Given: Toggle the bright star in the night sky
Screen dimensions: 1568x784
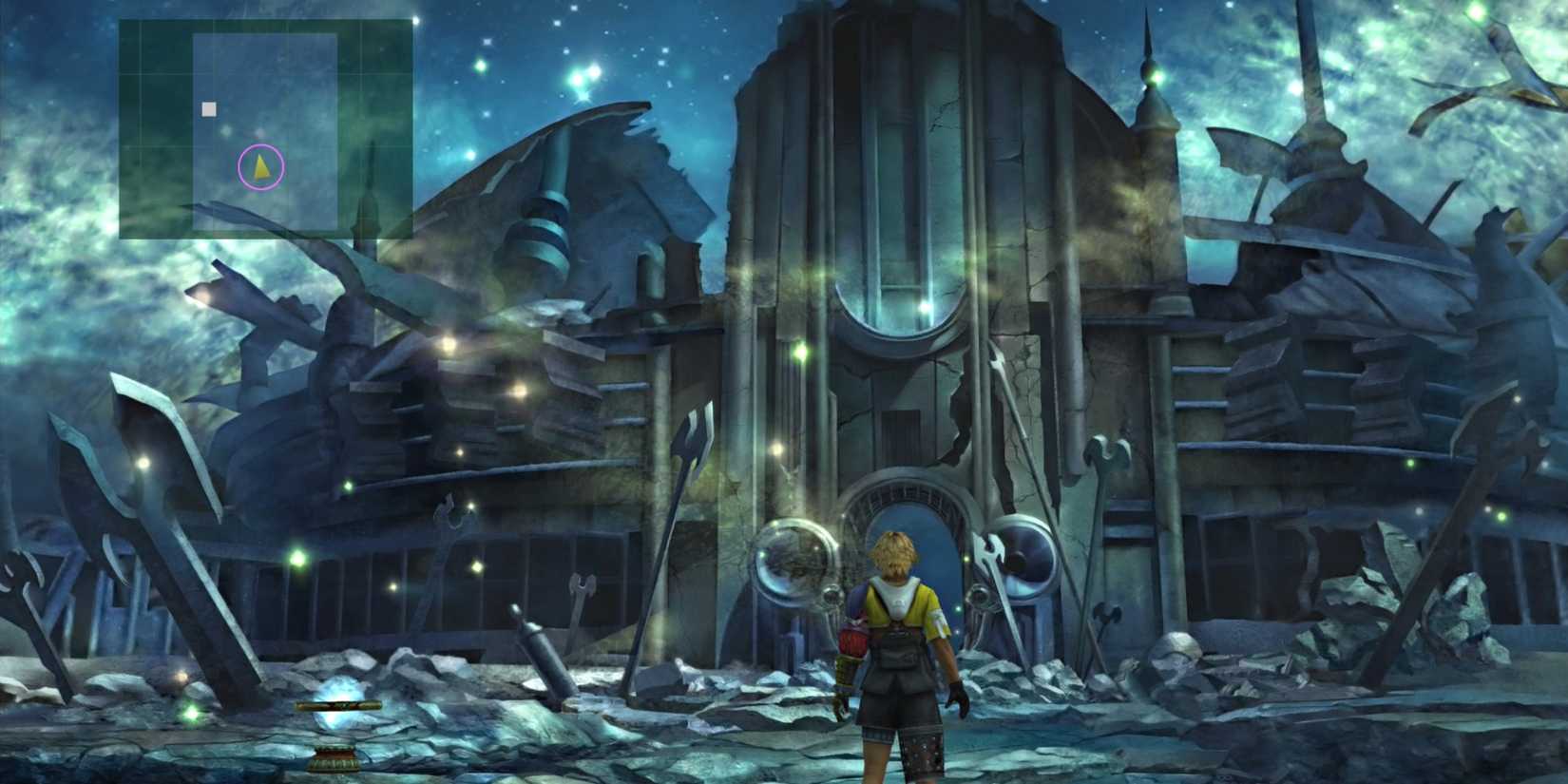Looking at the screenshot, I should point(589,67).
